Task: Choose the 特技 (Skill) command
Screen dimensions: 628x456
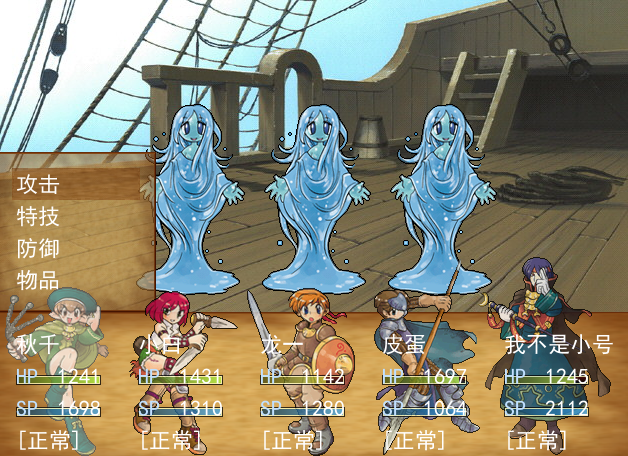Action: pos(38,216)
